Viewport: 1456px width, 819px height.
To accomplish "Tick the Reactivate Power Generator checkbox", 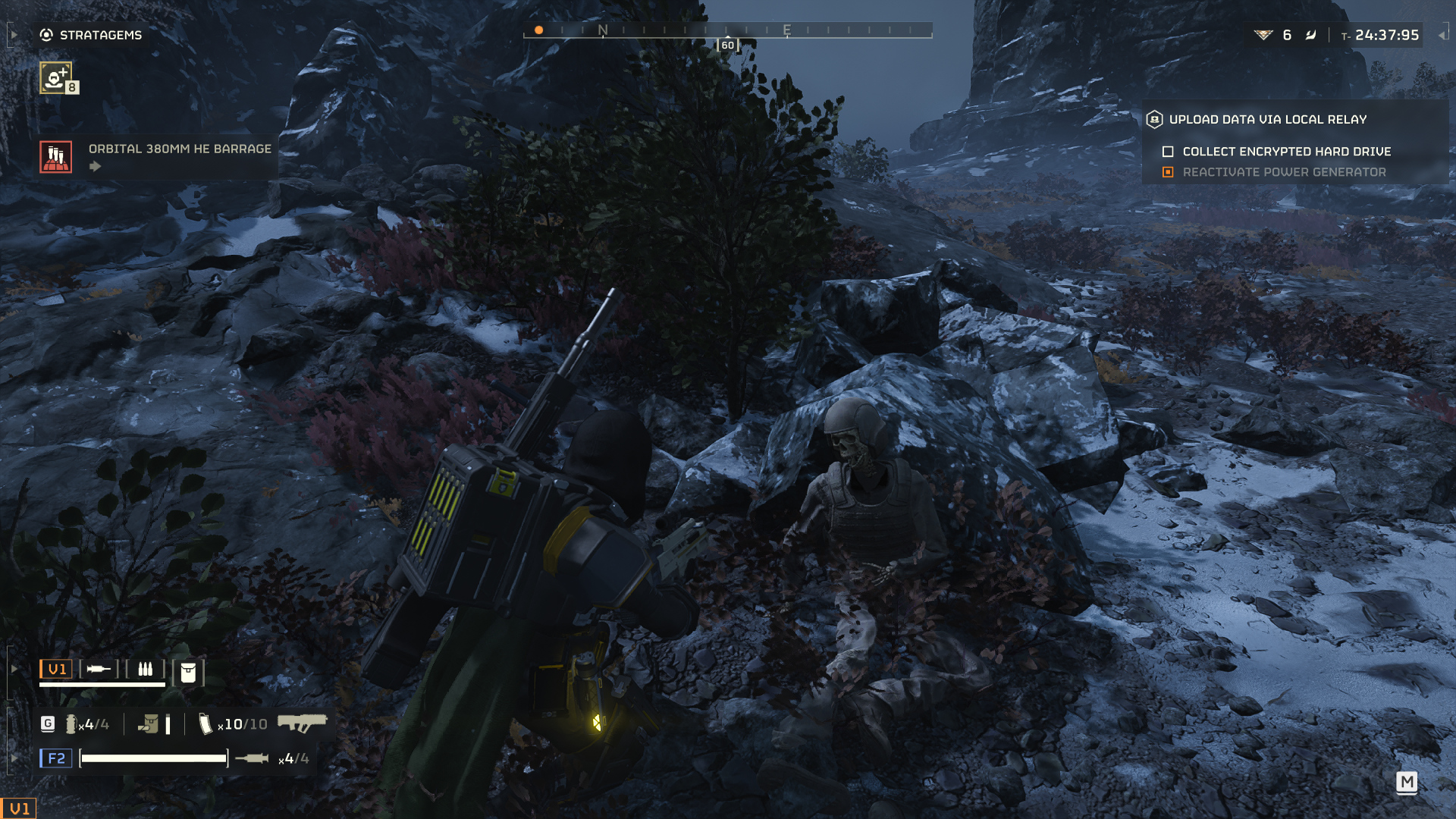I will 1168,172.
